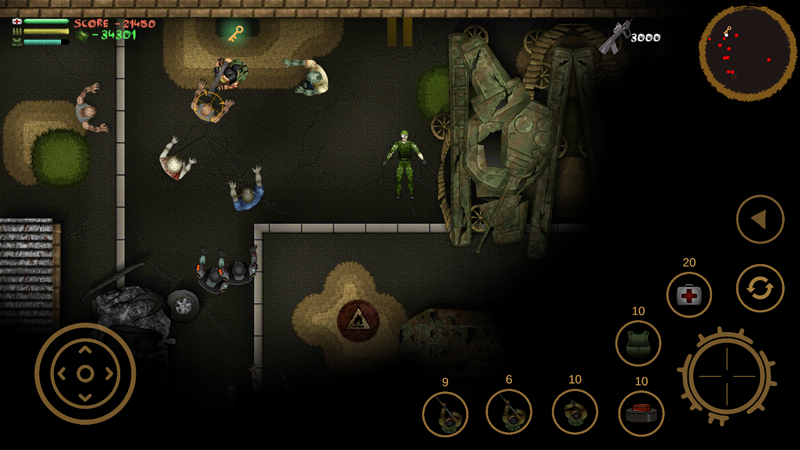Equip the body armor vest
The width and height of the screenshot is (800, 450).
[638, 344]
